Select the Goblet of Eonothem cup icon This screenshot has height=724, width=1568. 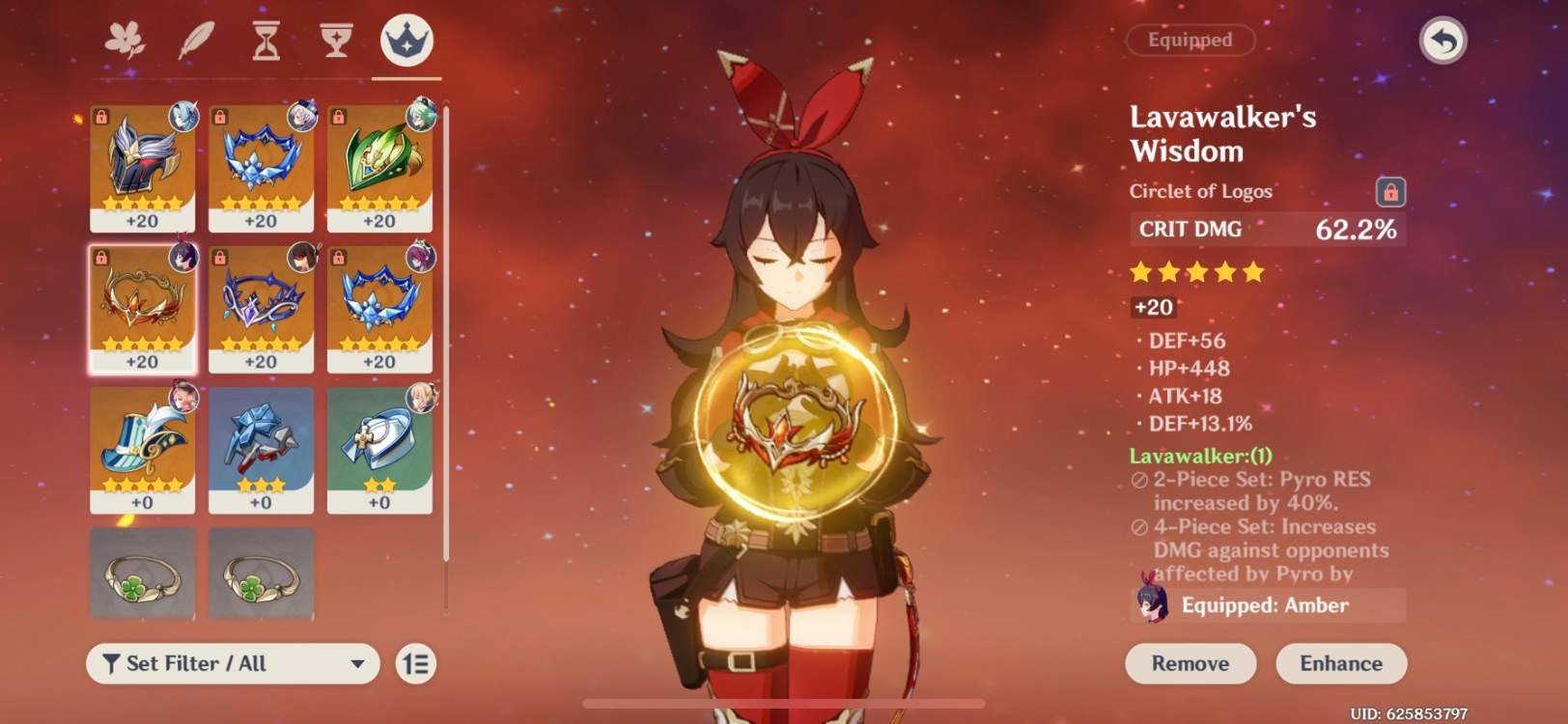pyautogui.click(x=334, y=41)
